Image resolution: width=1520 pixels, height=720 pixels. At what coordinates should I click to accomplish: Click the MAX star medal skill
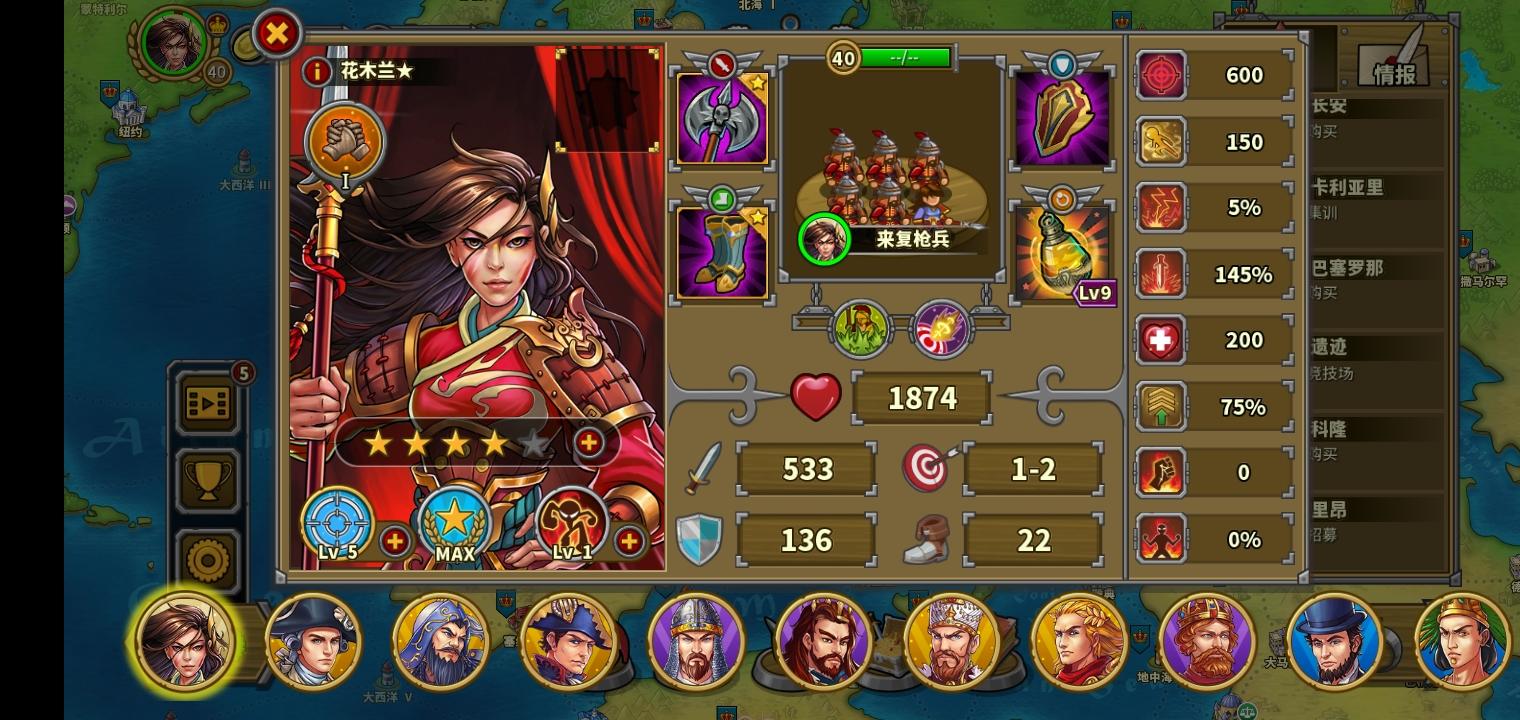[x=456, y=518]
